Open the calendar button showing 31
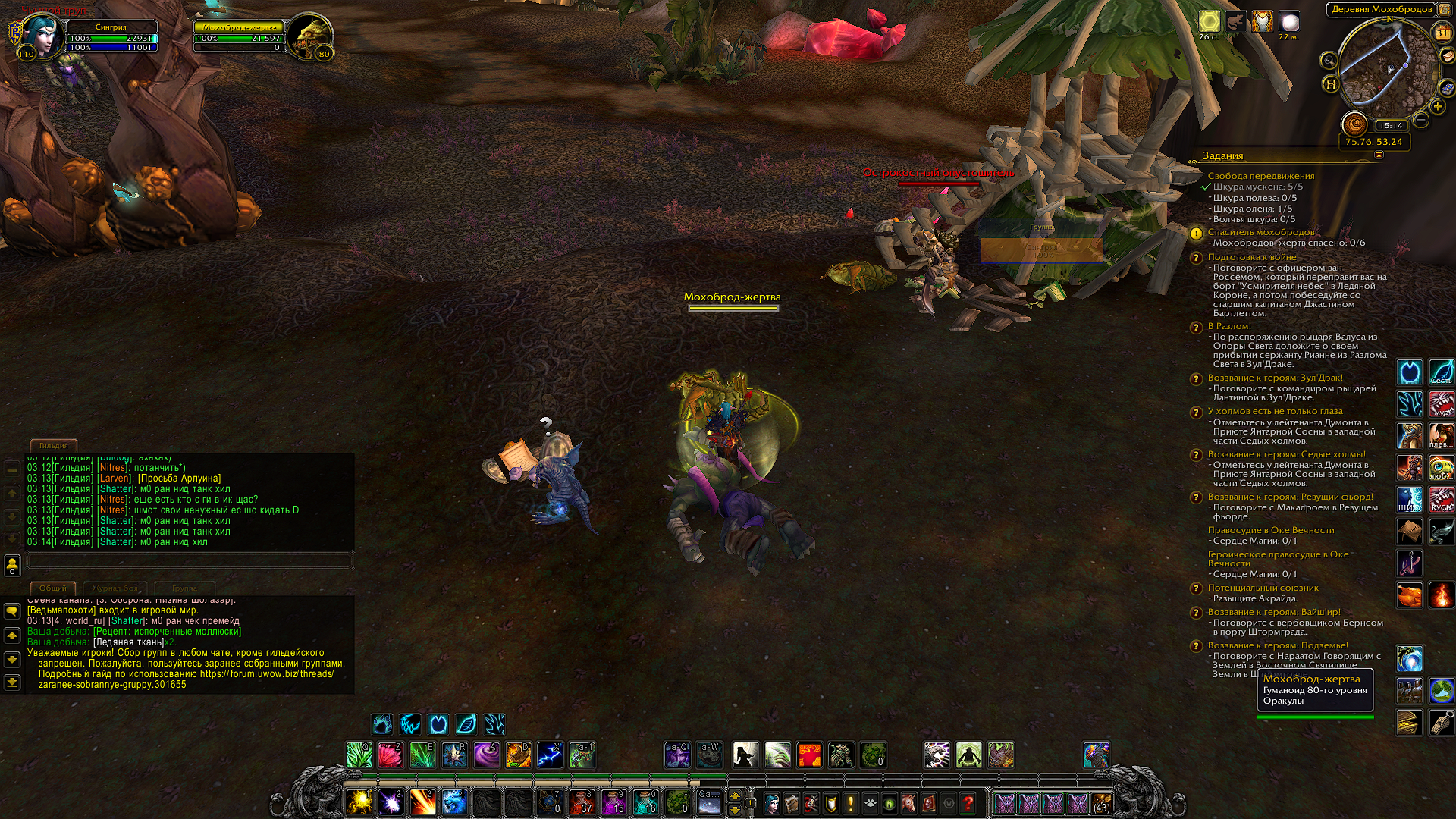 pos(1442,33)
